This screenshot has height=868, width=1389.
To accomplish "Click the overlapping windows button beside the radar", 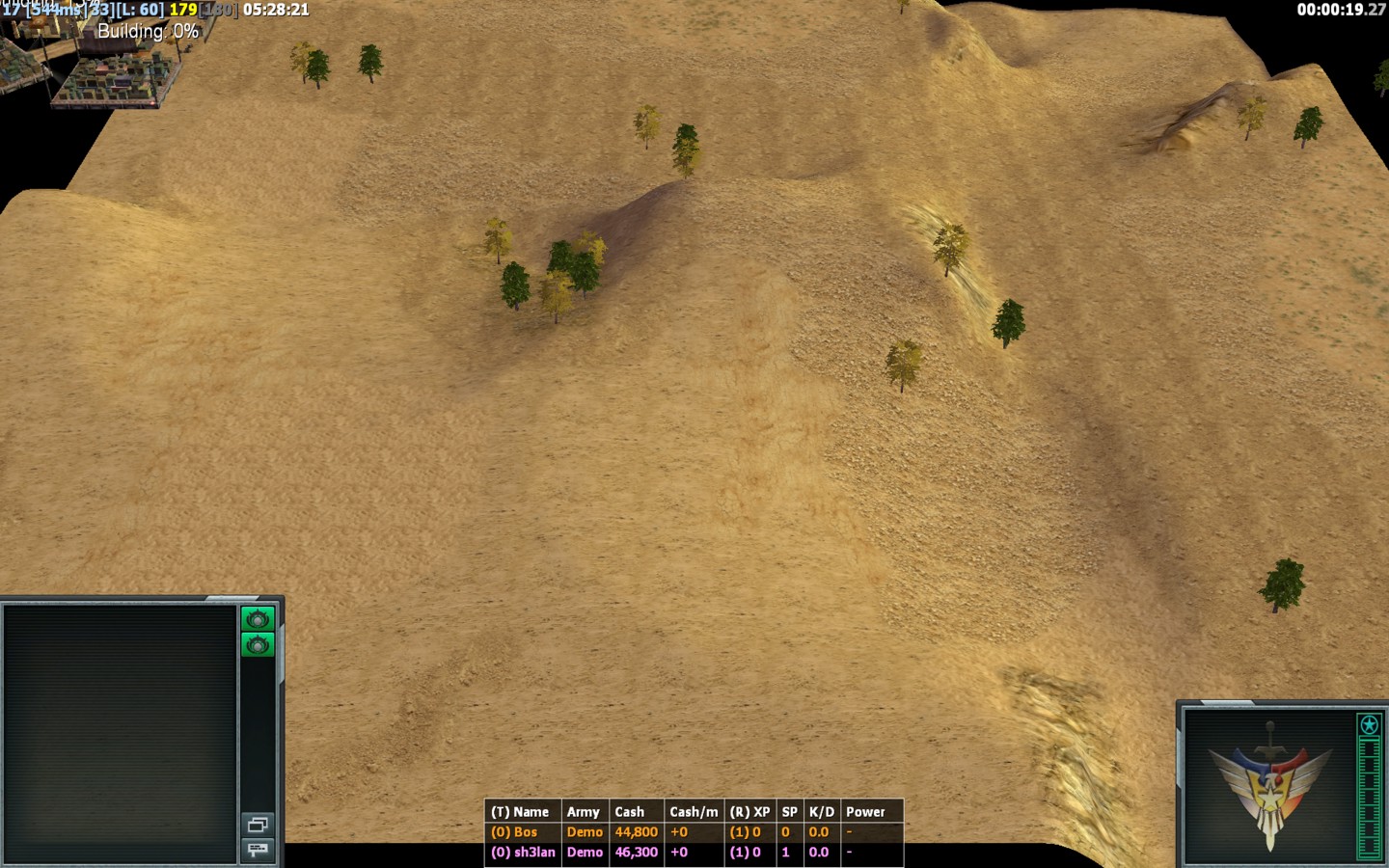I will 258,825.
